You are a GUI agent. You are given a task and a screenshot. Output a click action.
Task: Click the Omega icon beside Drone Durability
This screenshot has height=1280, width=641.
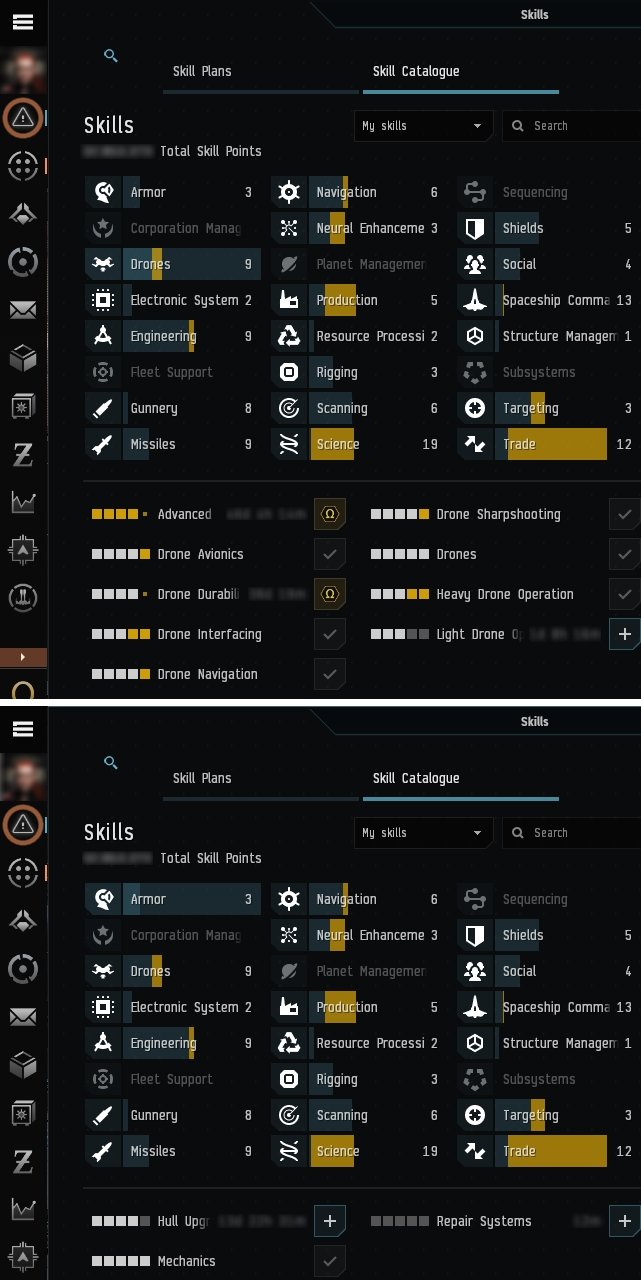click(x=329, y=595)
